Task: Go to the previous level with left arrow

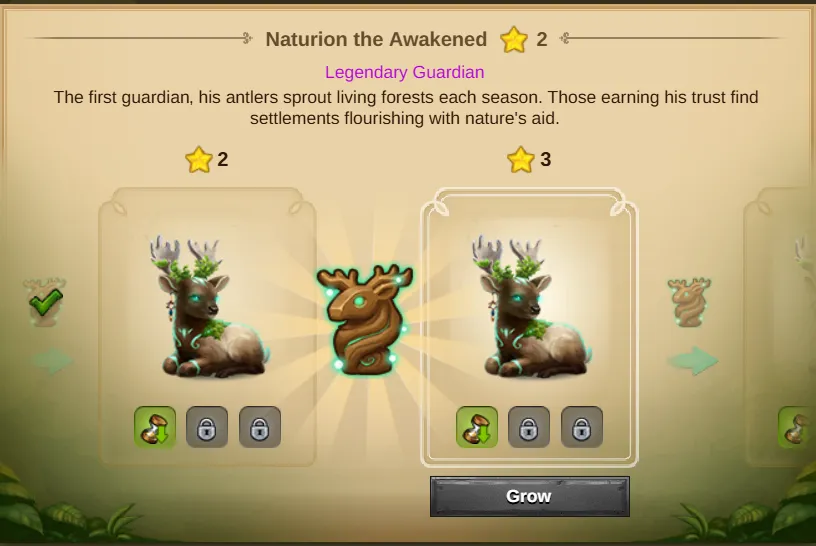Action: click(x=52, y=361)
